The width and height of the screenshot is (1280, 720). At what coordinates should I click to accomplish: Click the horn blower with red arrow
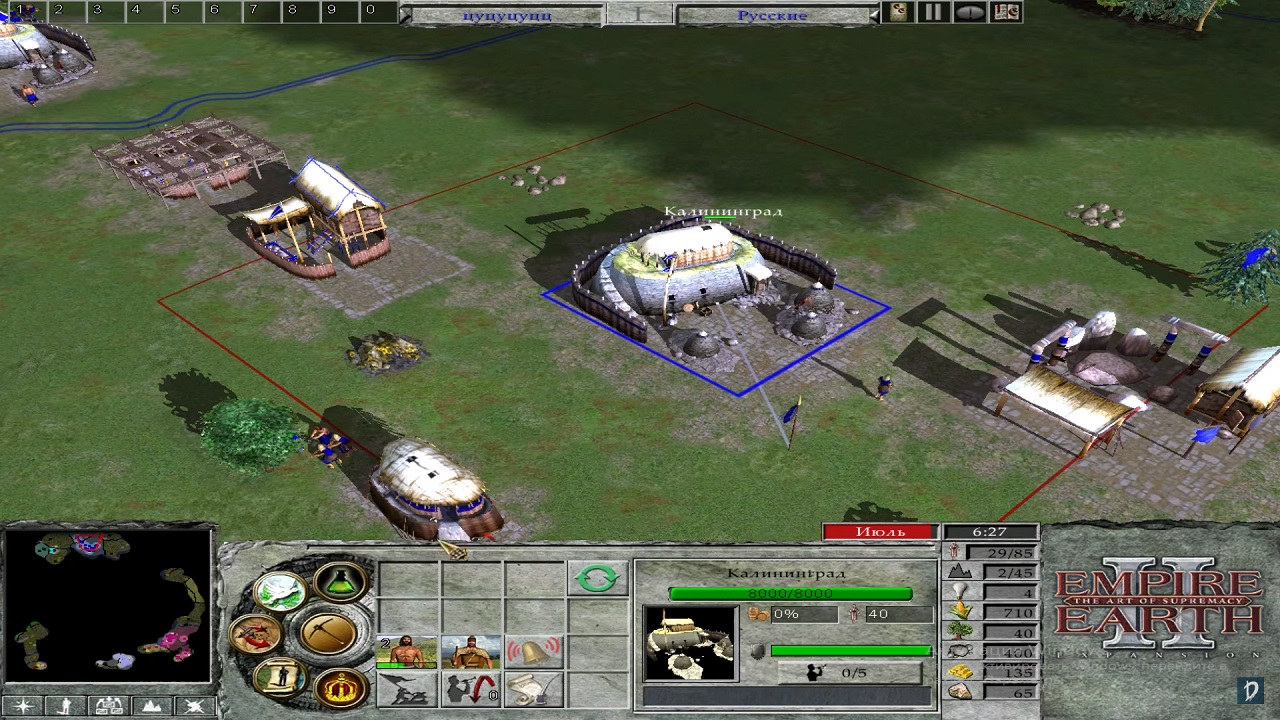[x=470, y=689]
